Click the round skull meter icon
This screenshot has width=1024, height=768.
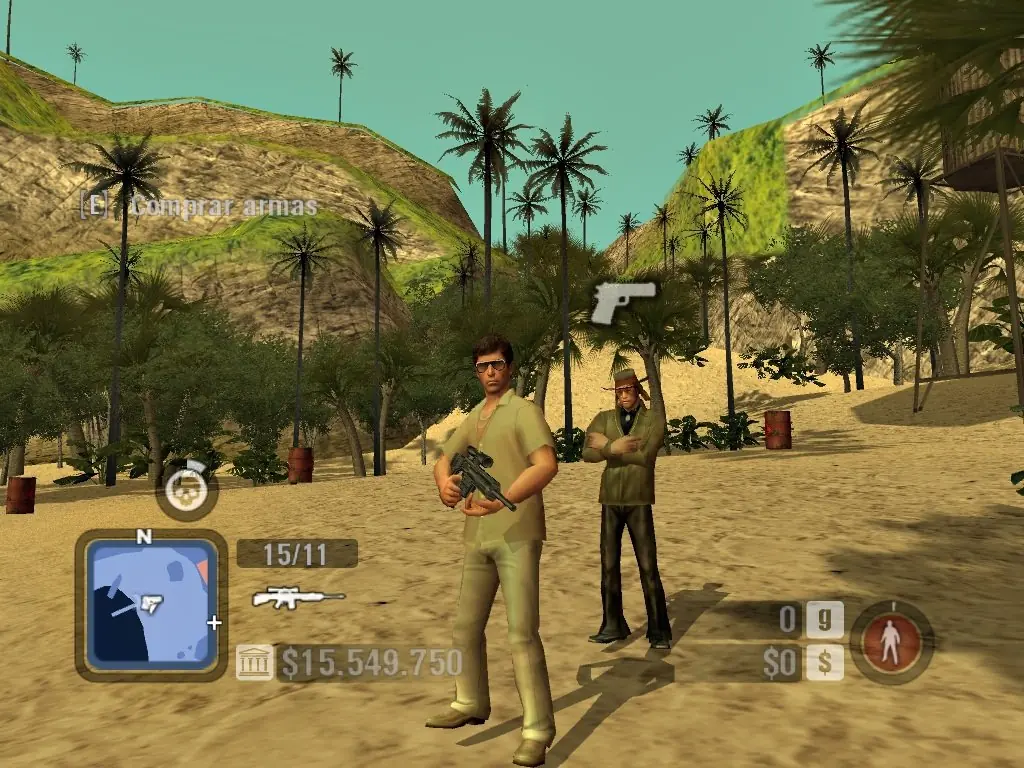[x=186, y=489]
